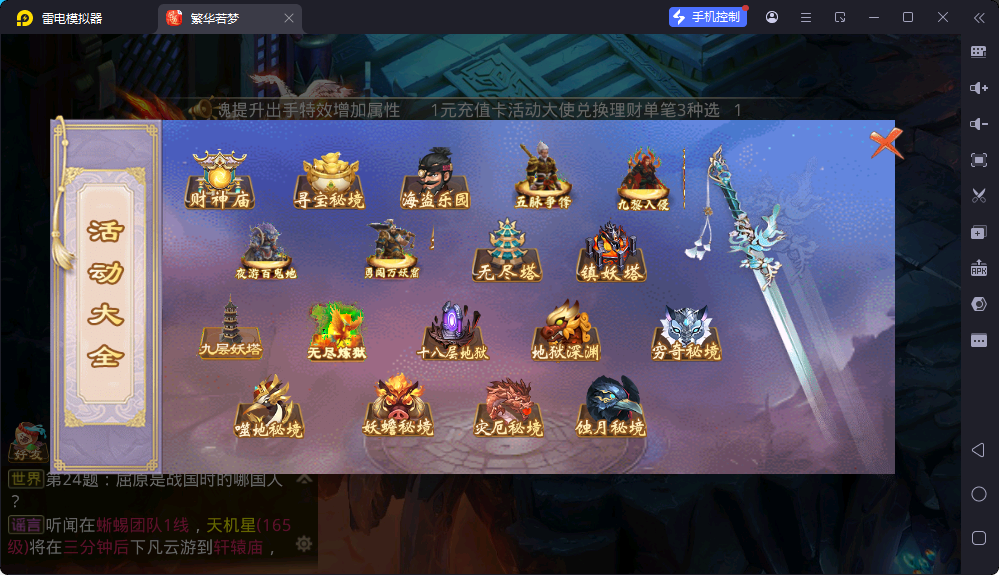Select the 地狱深渊 activity

tap(567, 330)
